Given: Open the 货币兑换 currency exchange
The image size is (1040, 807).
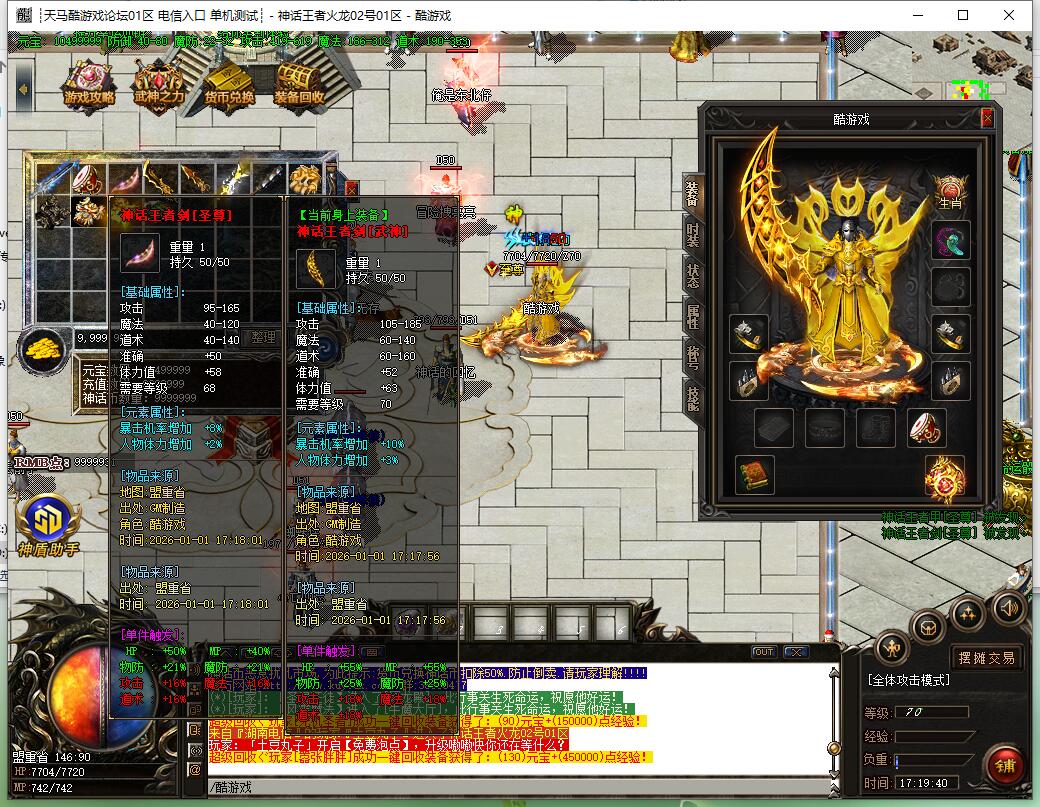Looking at the screenshot, I should tap(229, 83).
